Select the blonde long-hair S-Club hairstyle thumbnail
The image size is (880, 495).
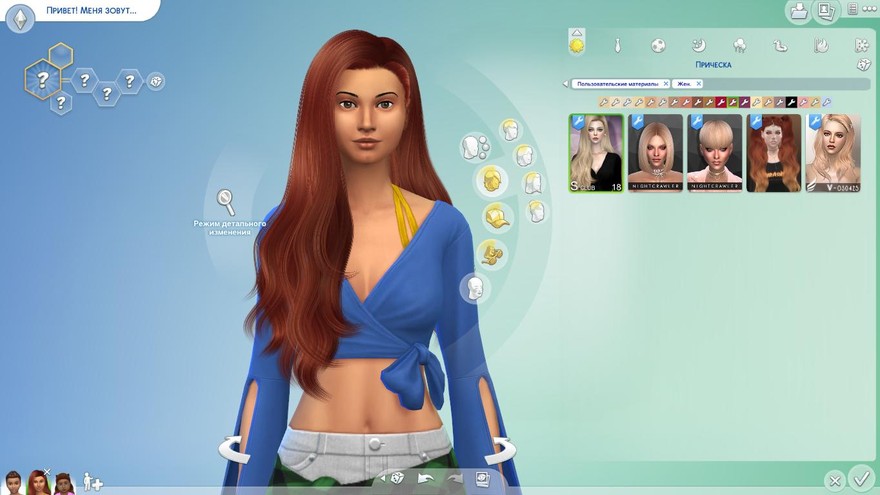click(596, 153)
